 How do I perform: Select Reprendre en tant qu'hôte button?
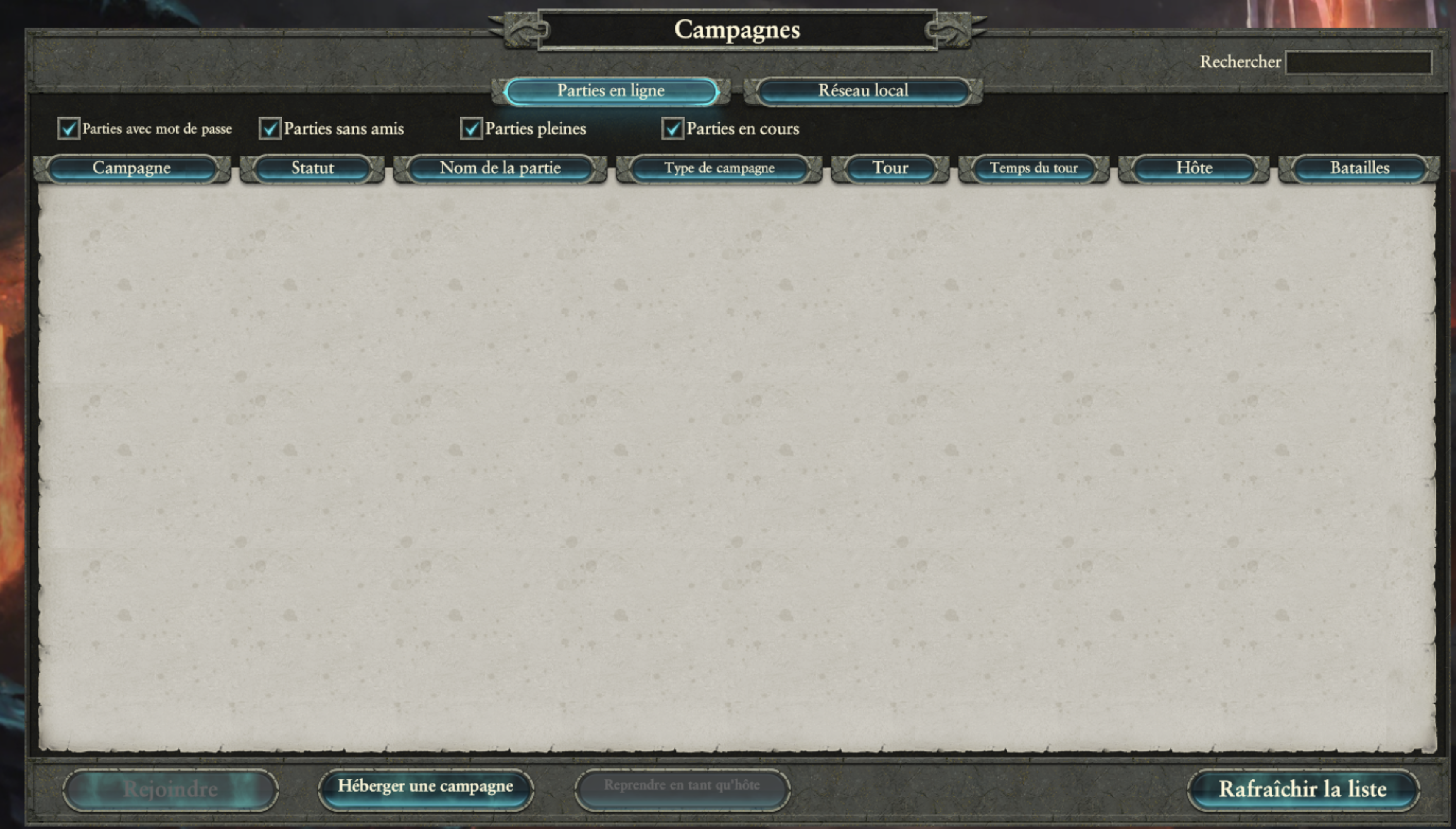pyautogui.click(x=682, y=788)
